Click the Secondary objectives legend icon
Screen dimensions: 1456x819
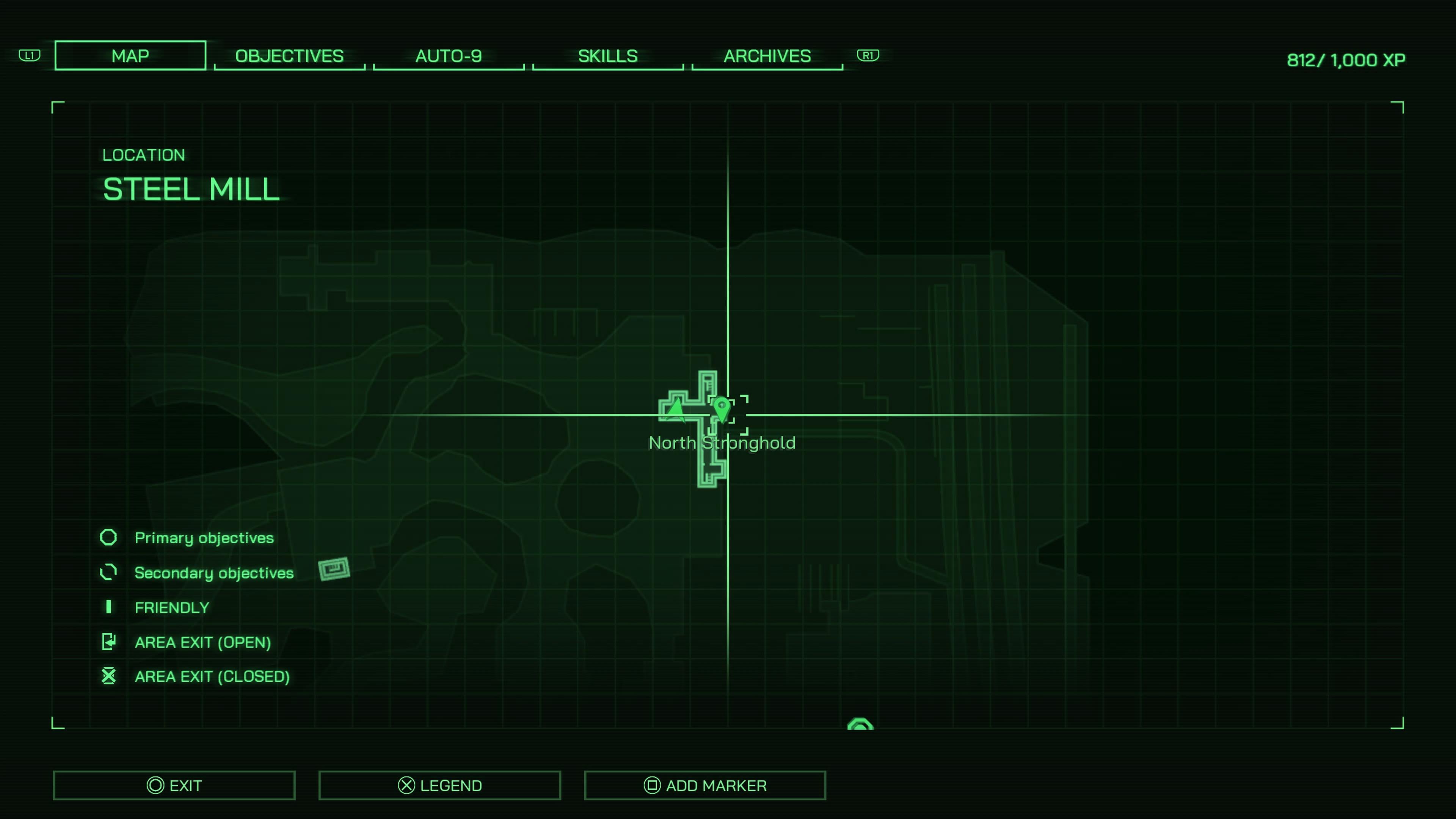(108, 572)
